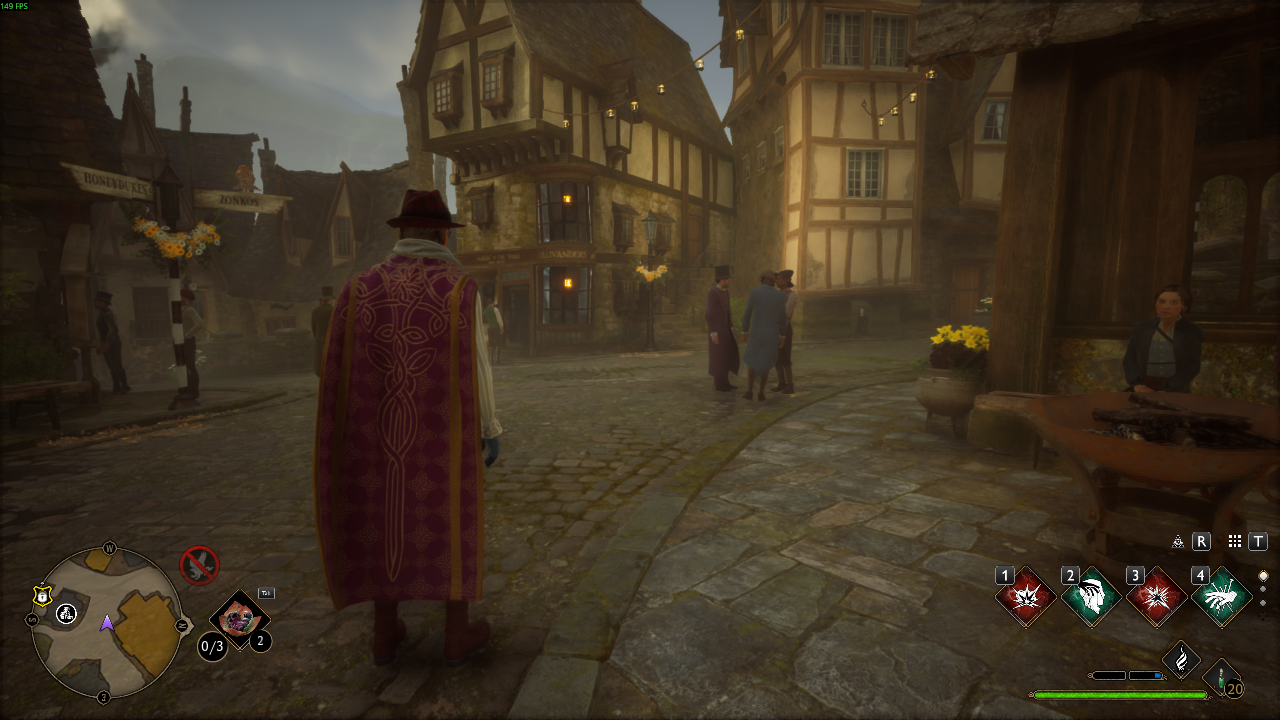
Task: Drink the green Wiggenweld potion
Action: (1221, 679)
